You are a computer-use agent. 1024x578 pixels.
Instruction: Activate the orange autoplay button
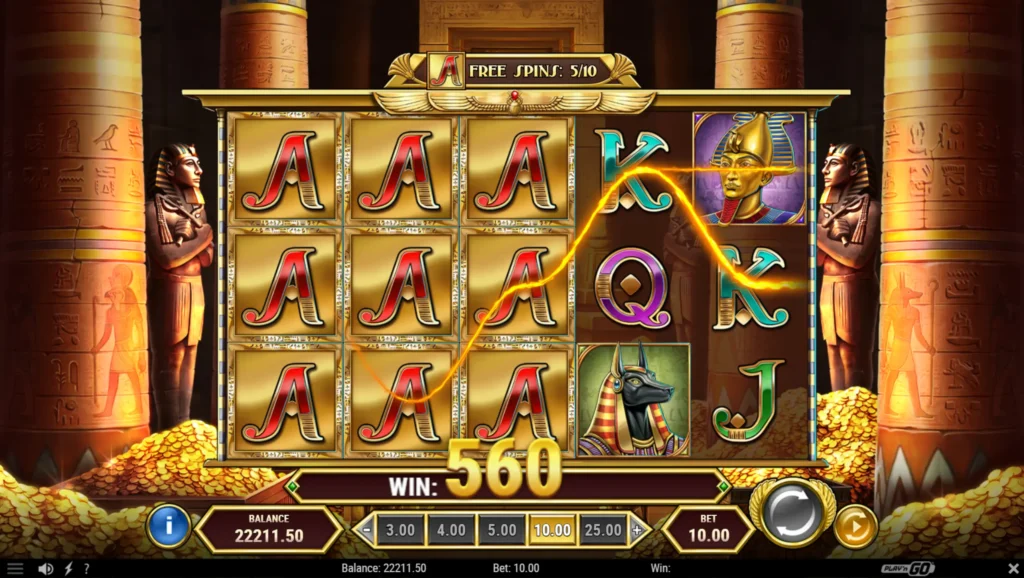tap(855, 526)
